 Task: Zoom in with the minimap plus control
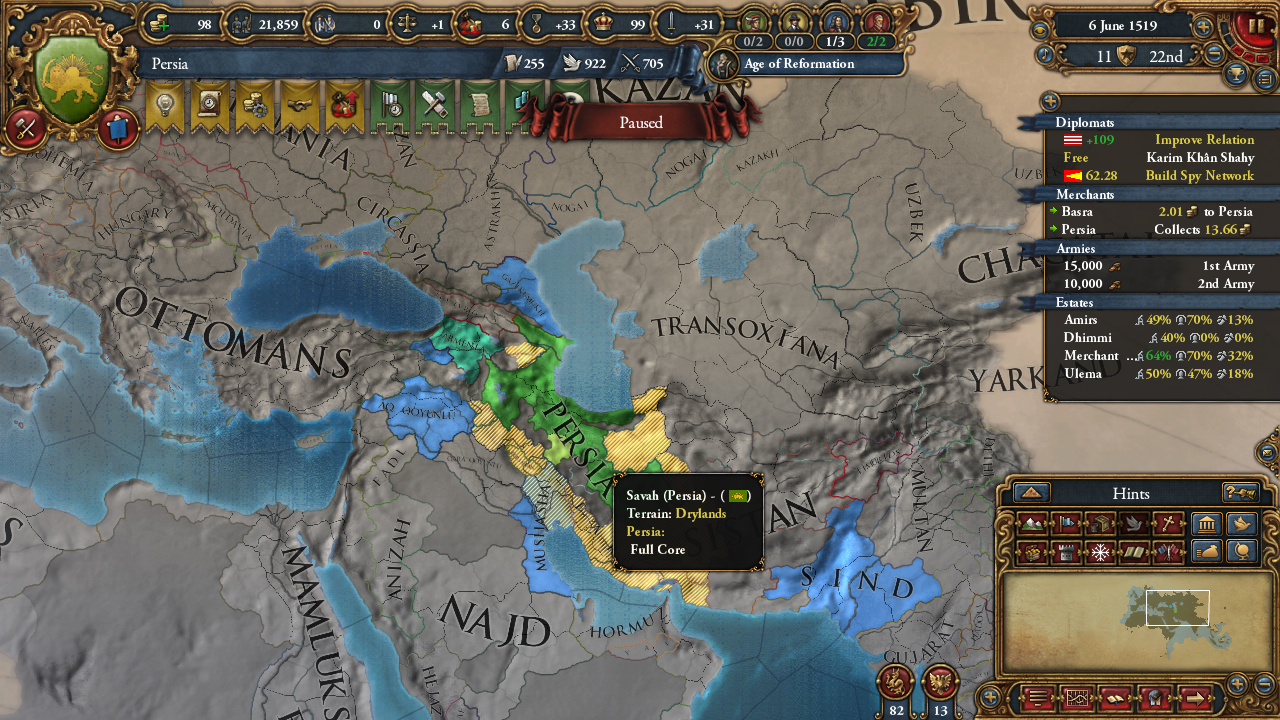[x=1237, y=682]
